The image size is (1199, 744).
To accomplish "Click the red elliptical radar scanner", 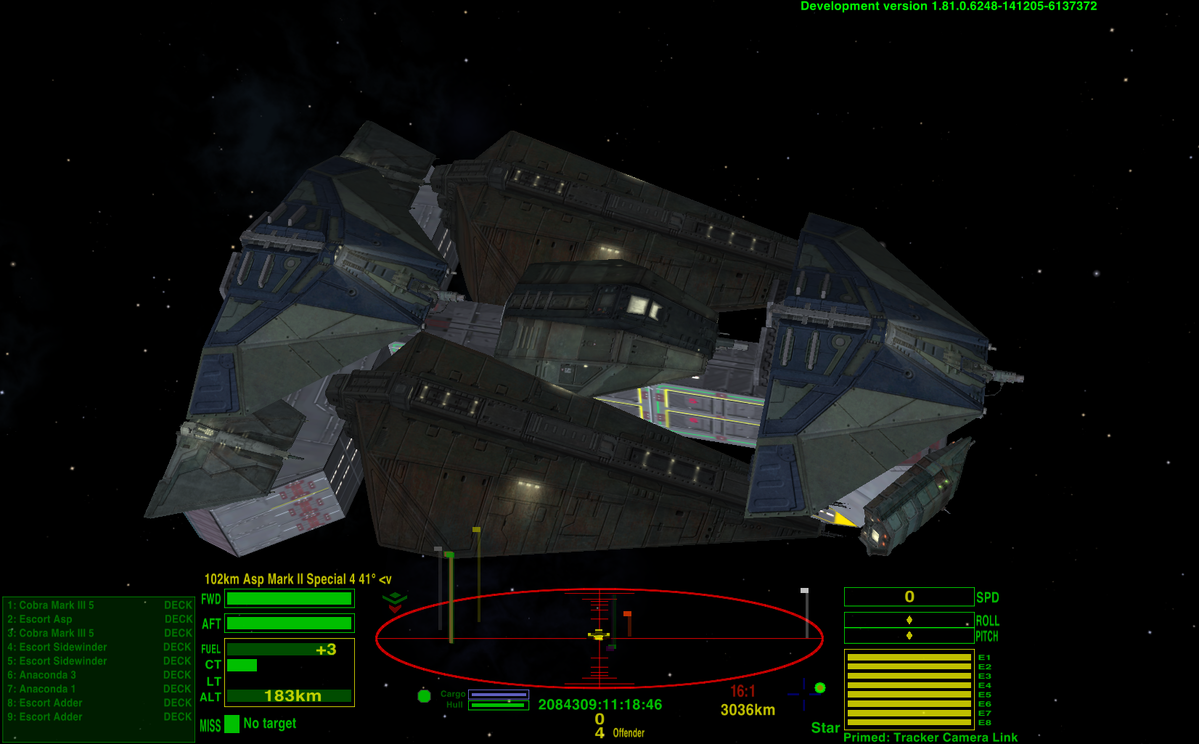I will (x=599, y=637).
